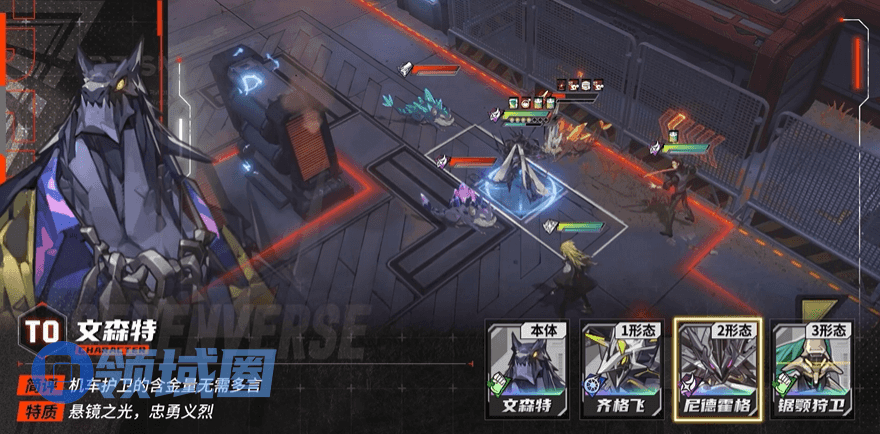The width and height of the screenshot is (880, 434).
Task: Select the 文森特 base form card
Action: (x=525, y=369)
